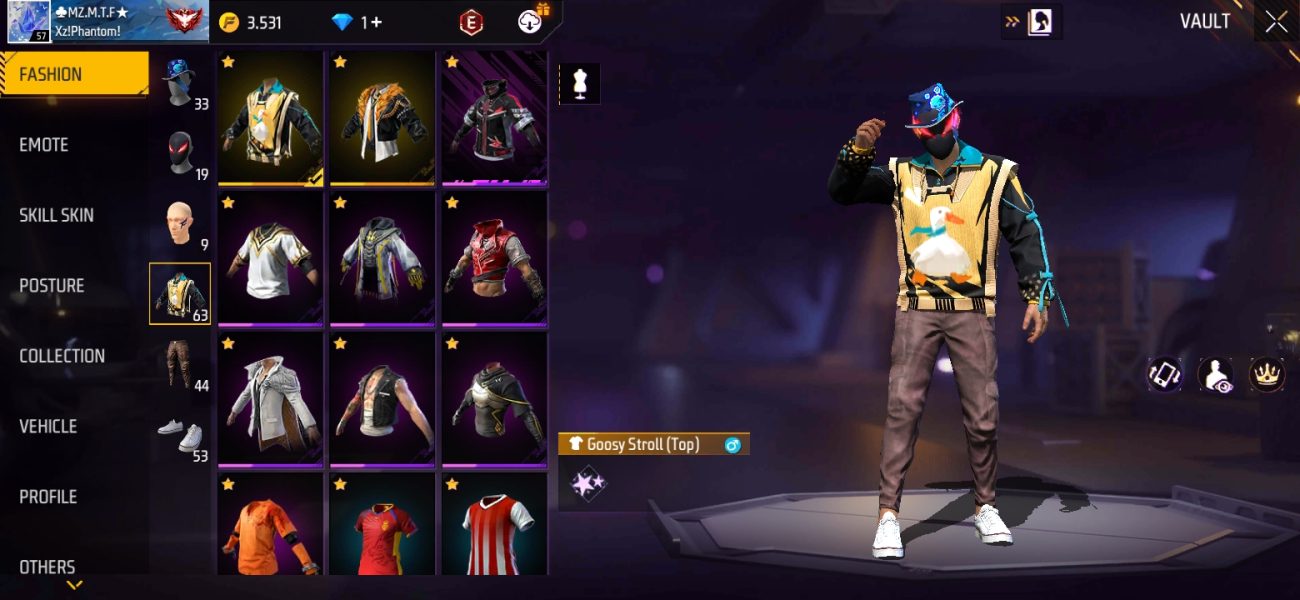Go to the Collection section

(62, 356)
